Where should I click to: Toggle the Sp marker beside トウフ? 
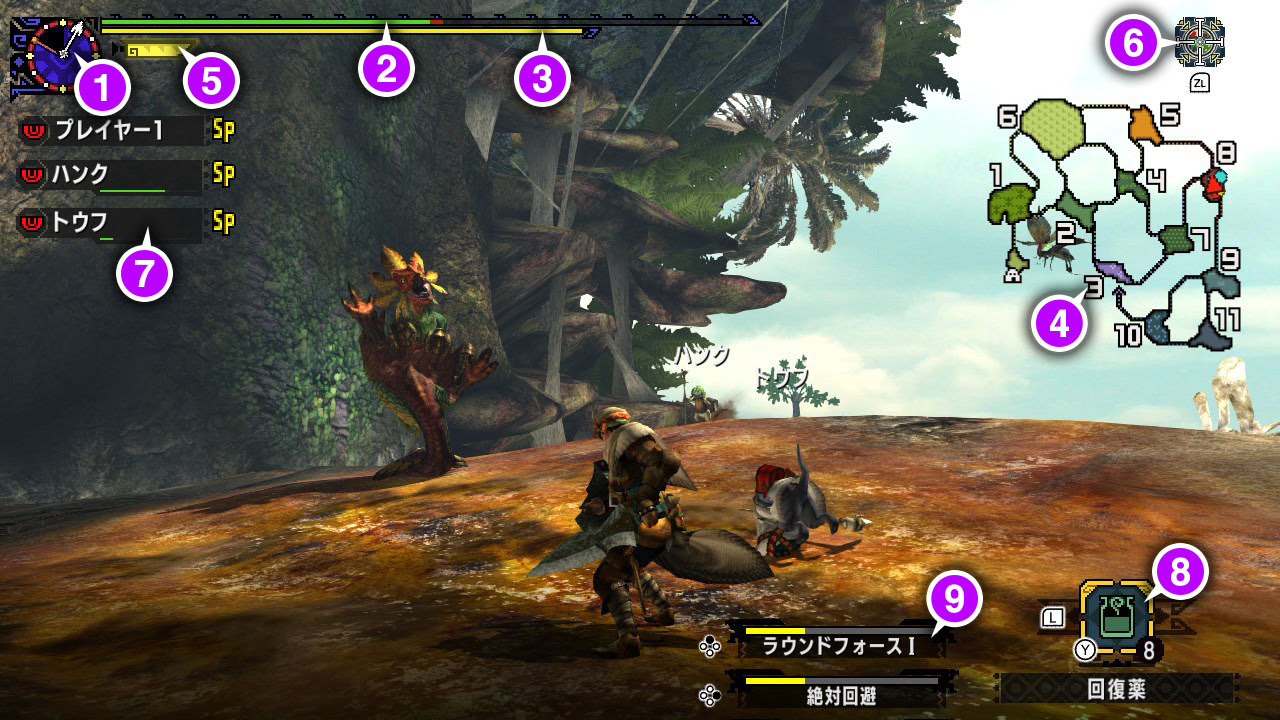click(222, 221)
